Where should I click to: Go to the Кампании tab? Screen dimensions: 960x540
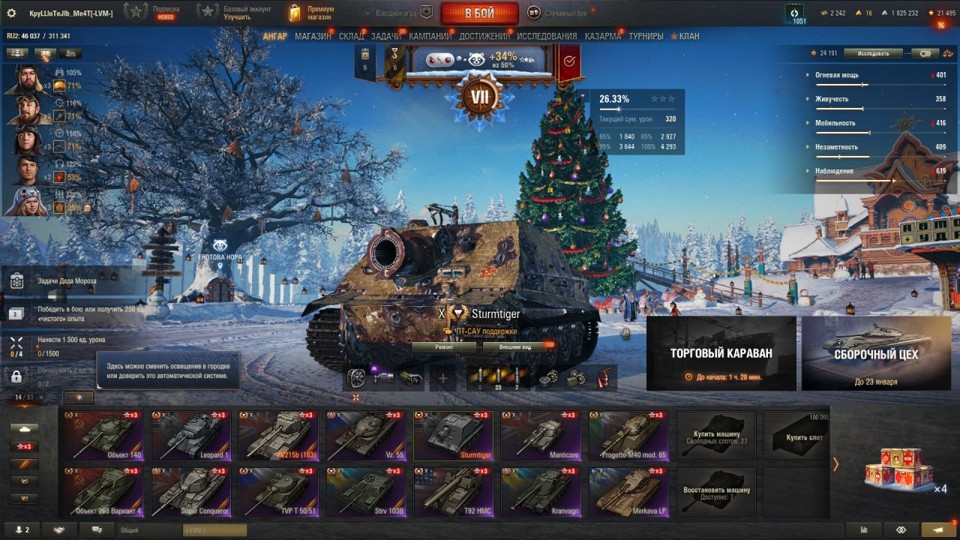[x=429, y=37]
